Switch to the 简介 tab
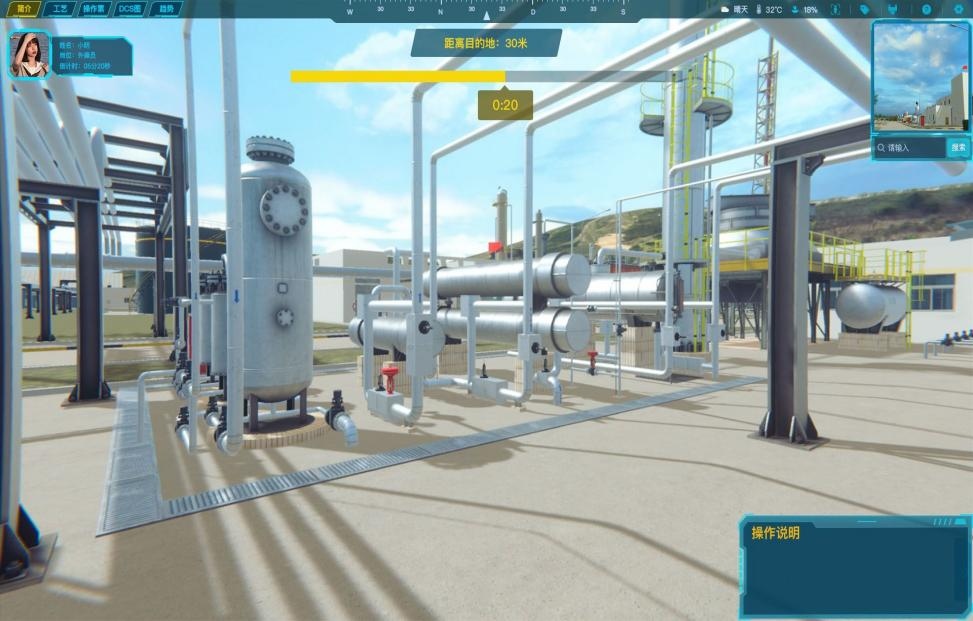973x621 pixels. point(24,9)
